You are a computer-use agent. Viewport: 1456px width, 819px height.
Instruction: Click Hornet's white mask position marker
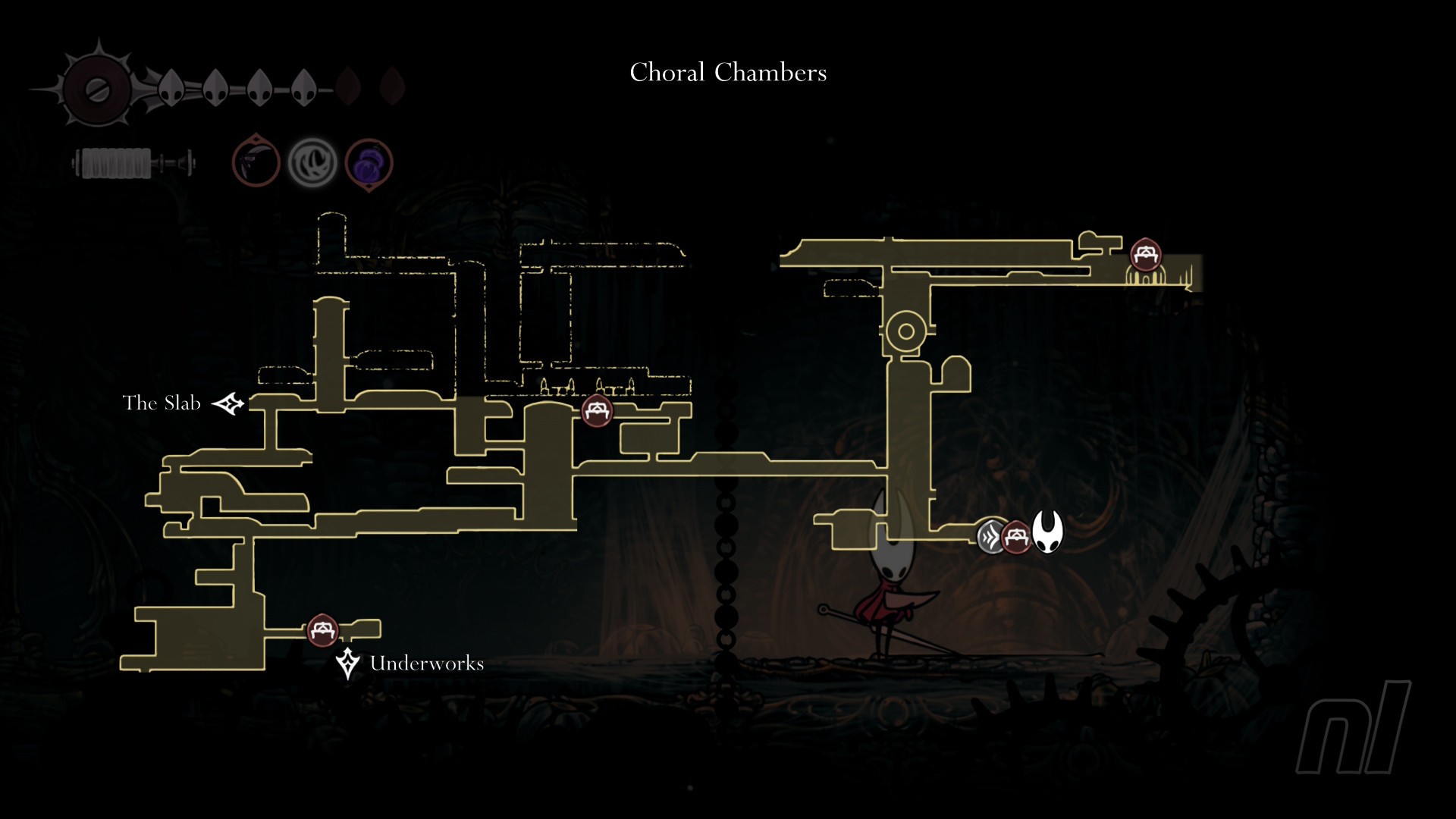(x=1047, y=532)
